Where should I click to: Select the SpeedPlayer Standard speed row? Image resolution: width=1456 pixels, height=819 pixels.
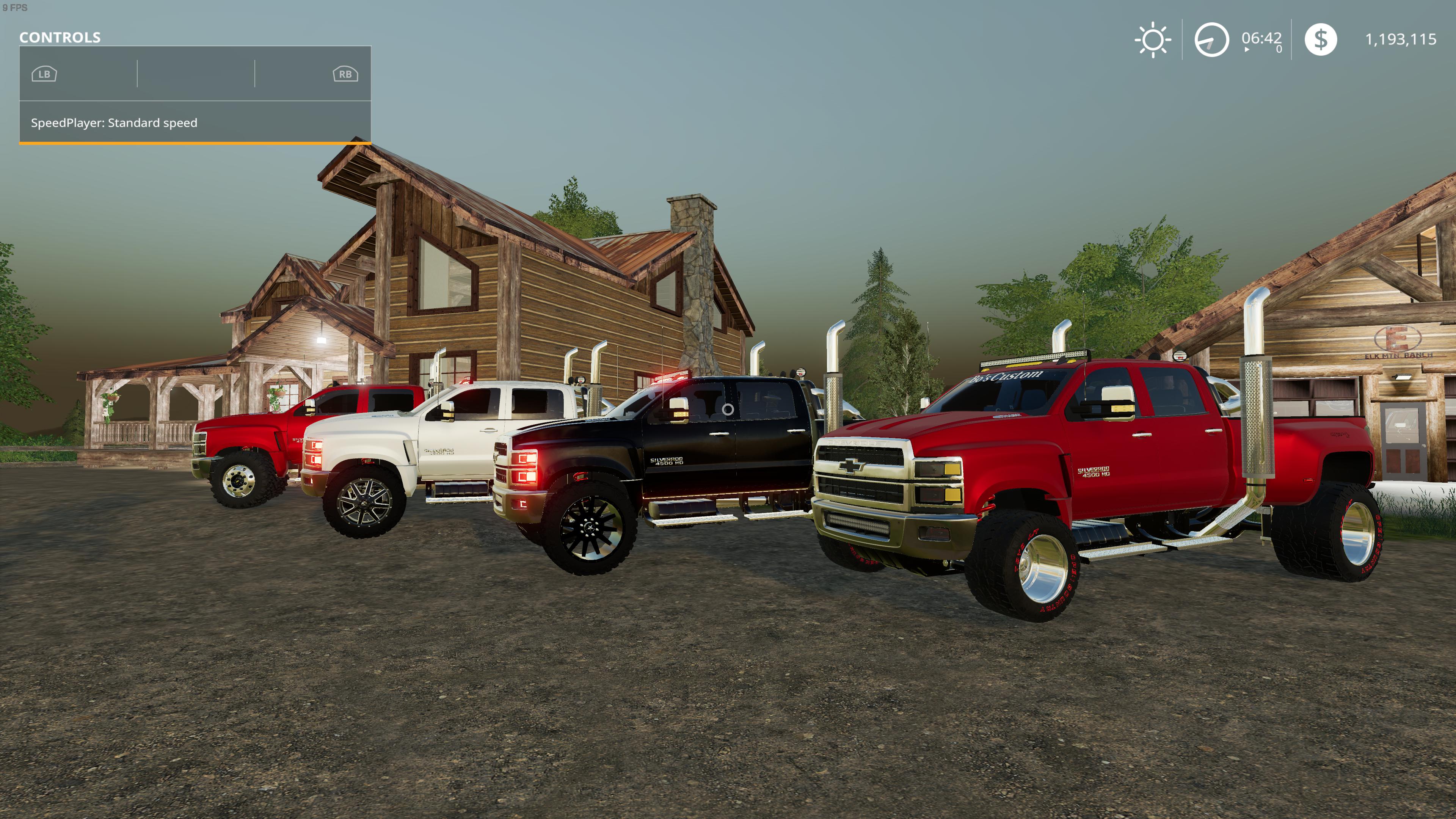tap(195, 122)
